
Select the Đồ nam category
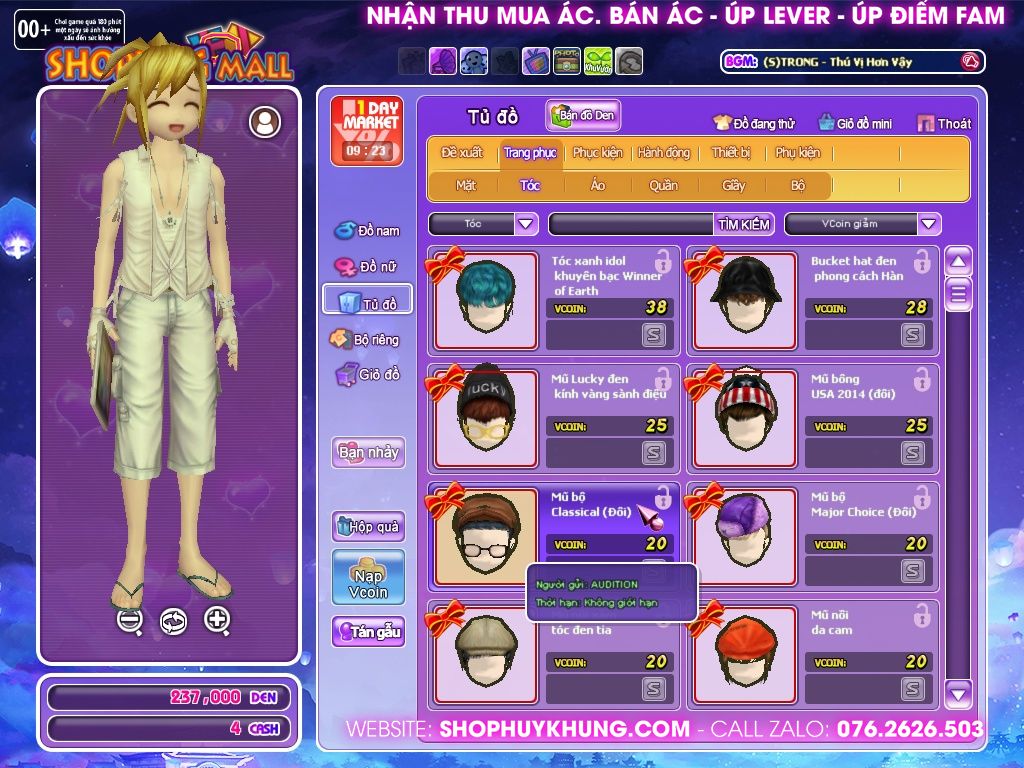click(367, 230)
